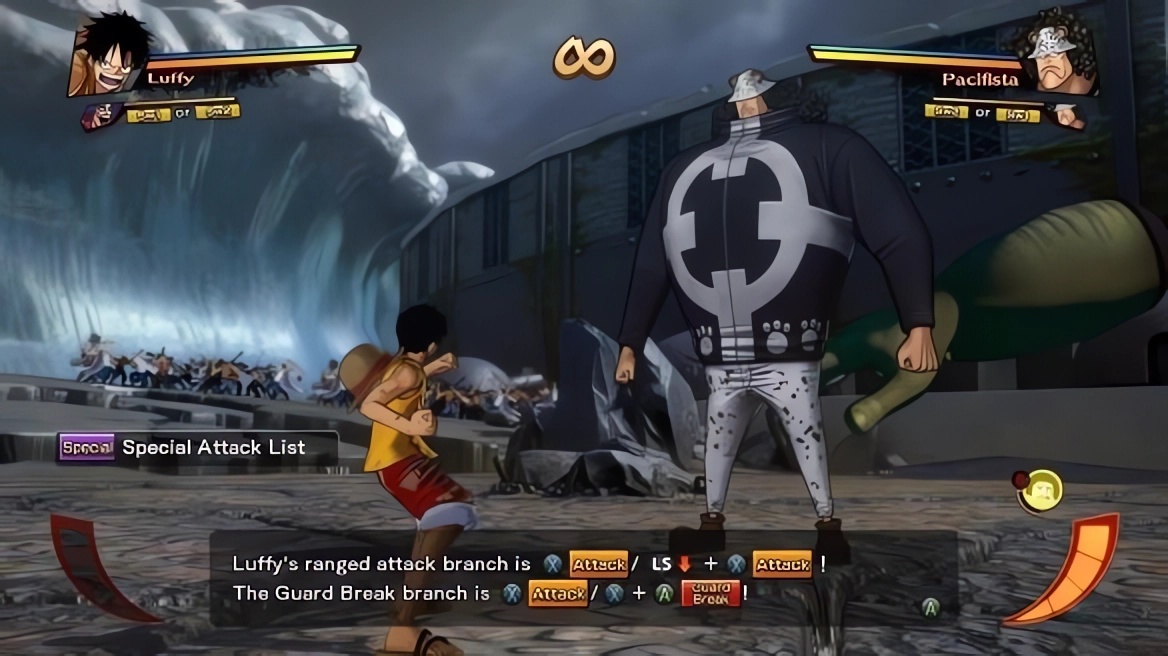This screenshot has height=656, width=1168.
Task: Click Luffy's support character icon
Action: point(103,115)
